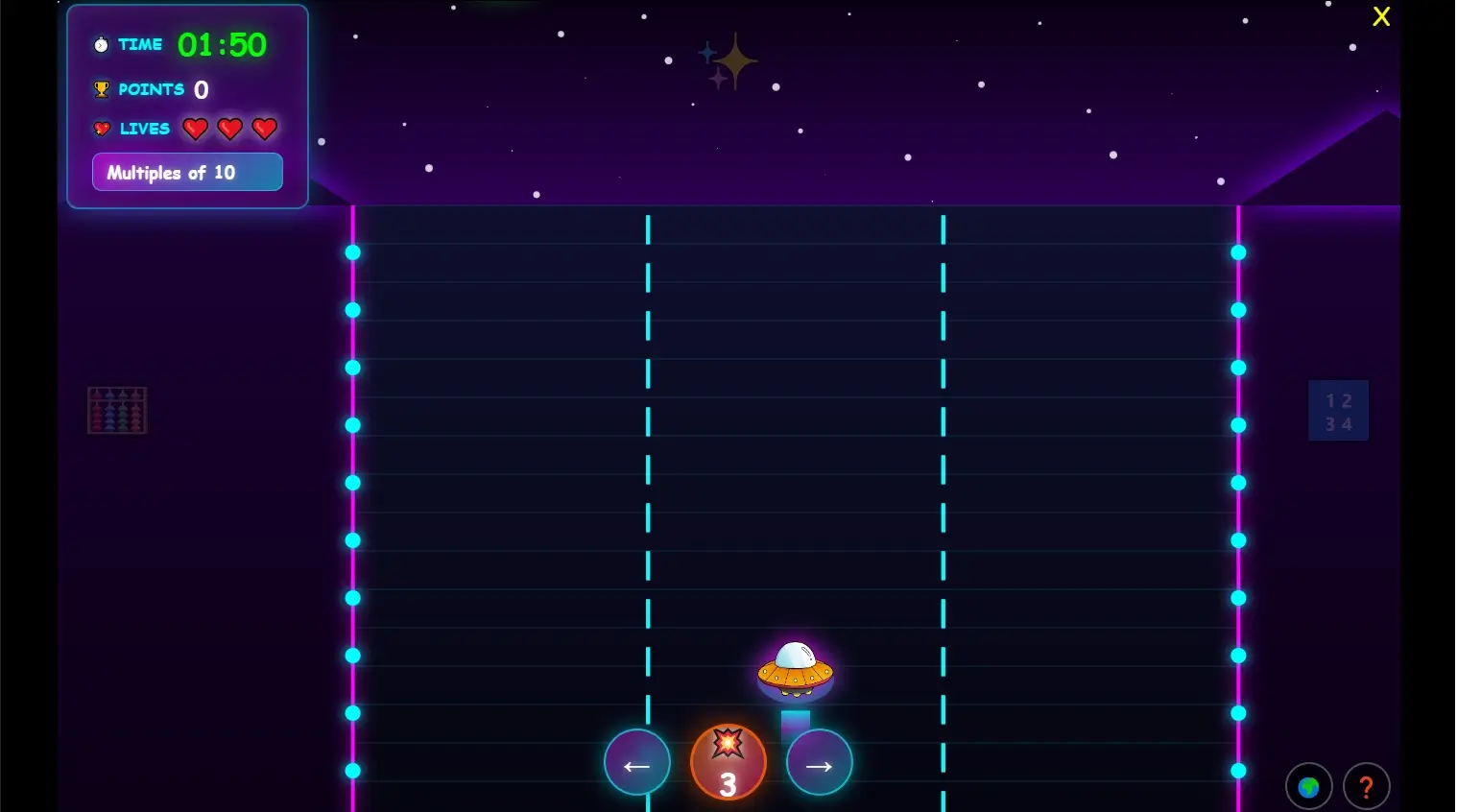The width and height of the screenshot is (1457, 812).
Task: Click the Multiples of 10 panel
Action: point(187,172)
